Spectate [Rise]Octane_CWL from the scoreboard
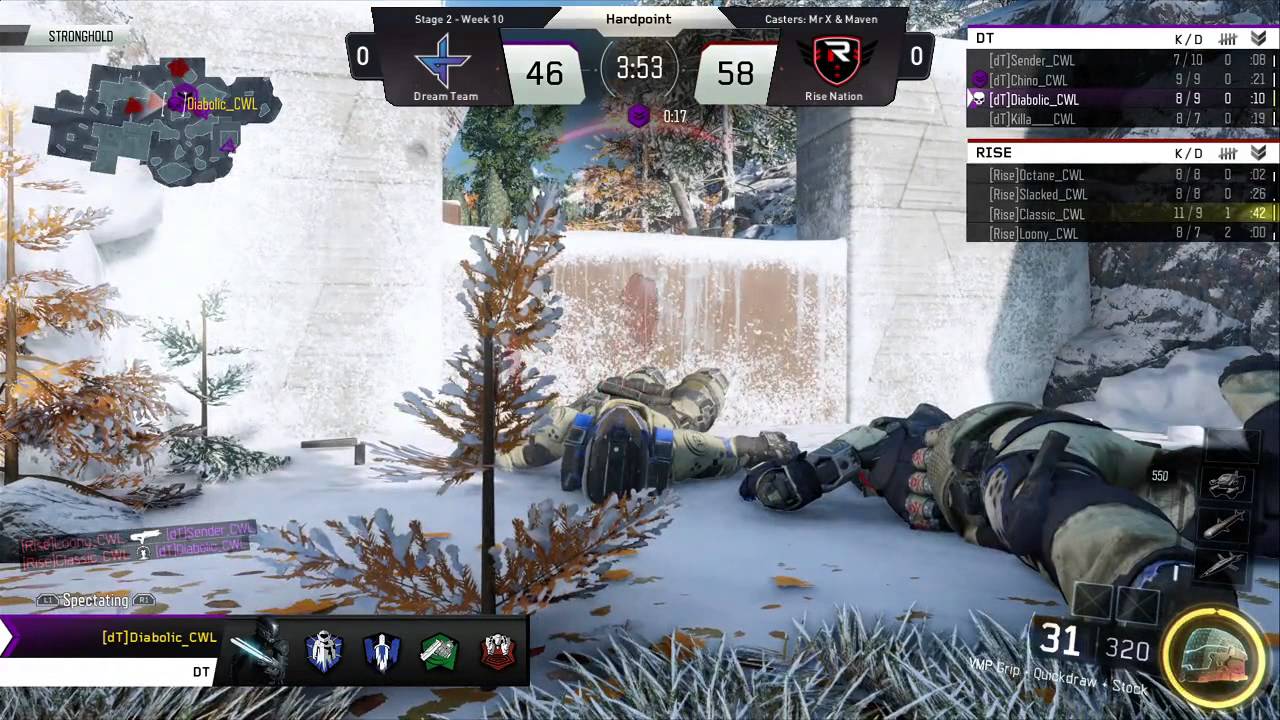Viewport: 1280px width, 720px height. click(x=1036, y=175)
